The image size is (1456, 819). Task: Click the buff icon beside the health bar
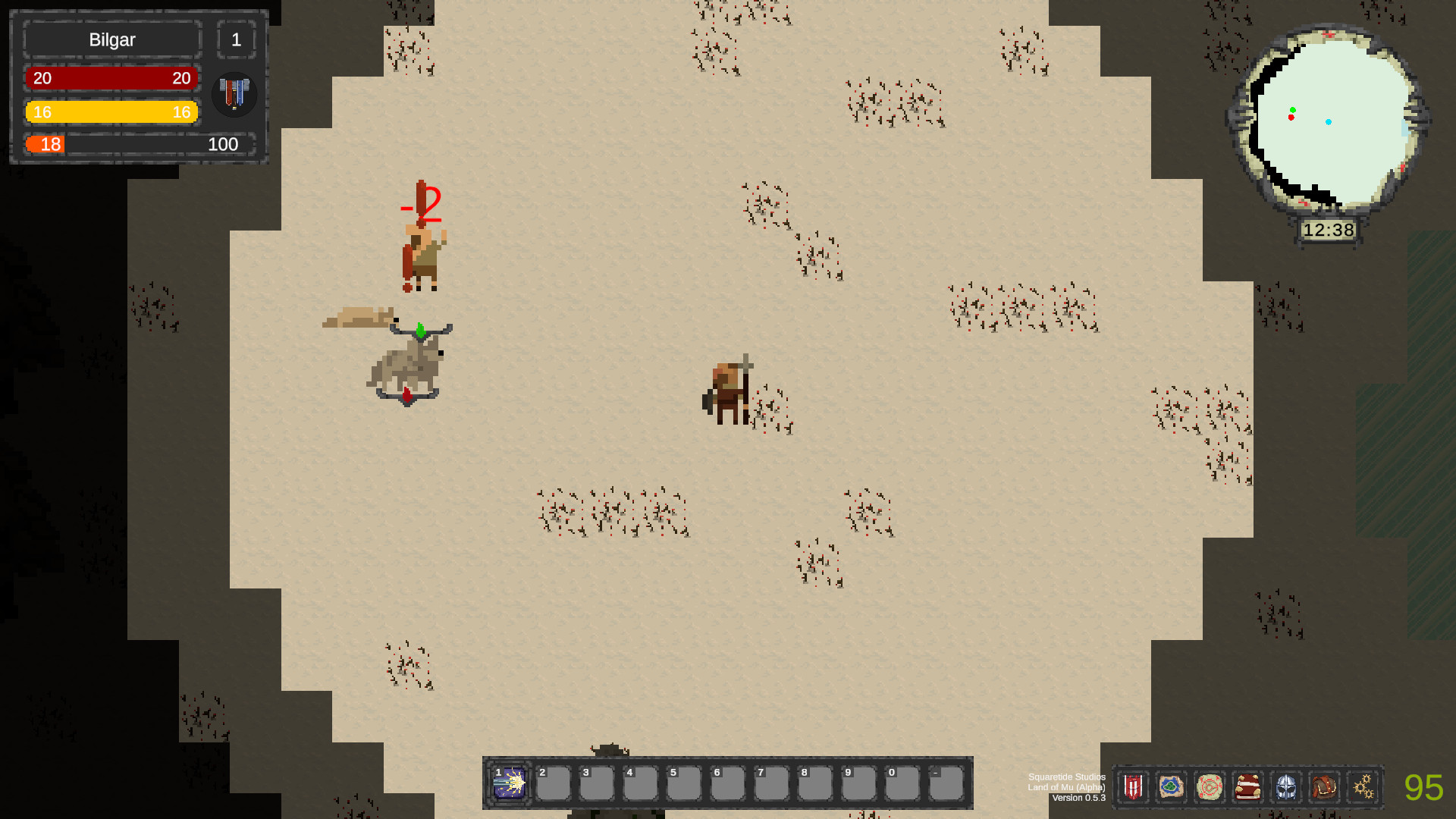(234, 94)
